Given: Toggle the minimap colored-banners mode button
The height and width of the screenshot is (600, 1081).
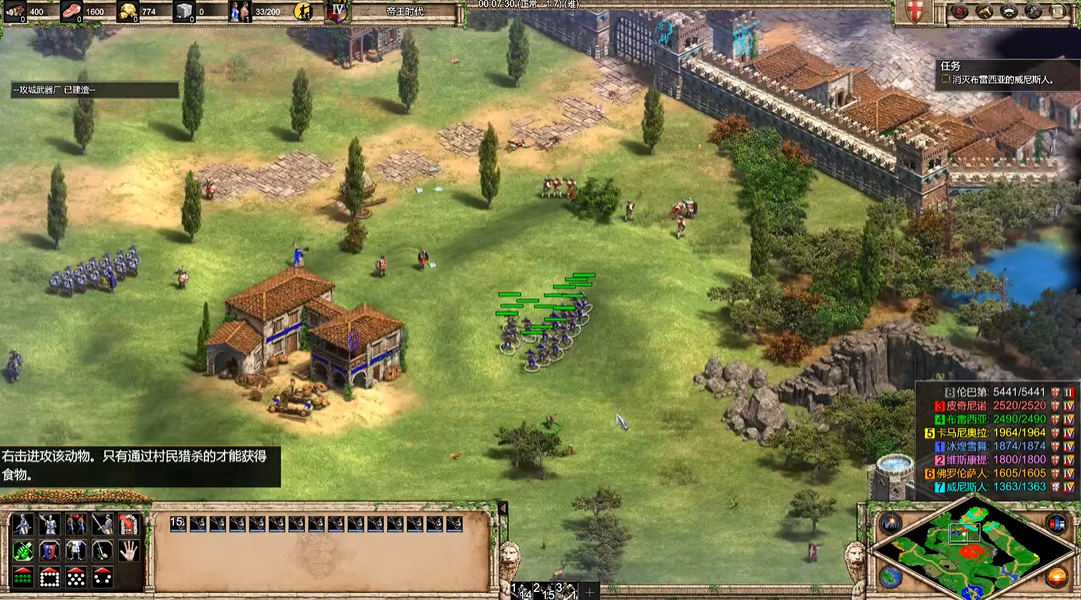Looking at the screenshot, I should (1055, 524).
